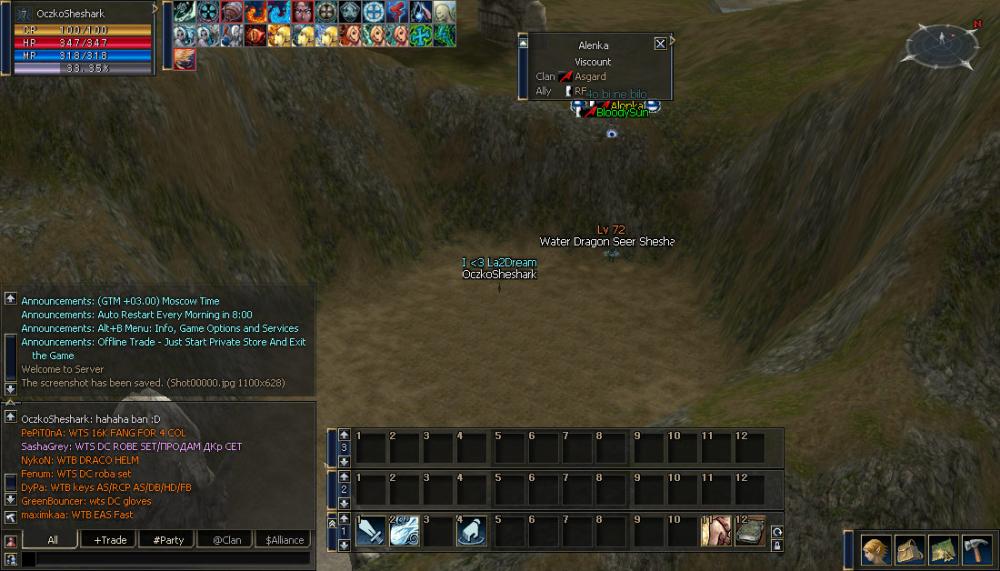Rotate the shortcut bar with the arrow button
The image size is (1000, 571).
pyautogui.click(x=776, y=531)
